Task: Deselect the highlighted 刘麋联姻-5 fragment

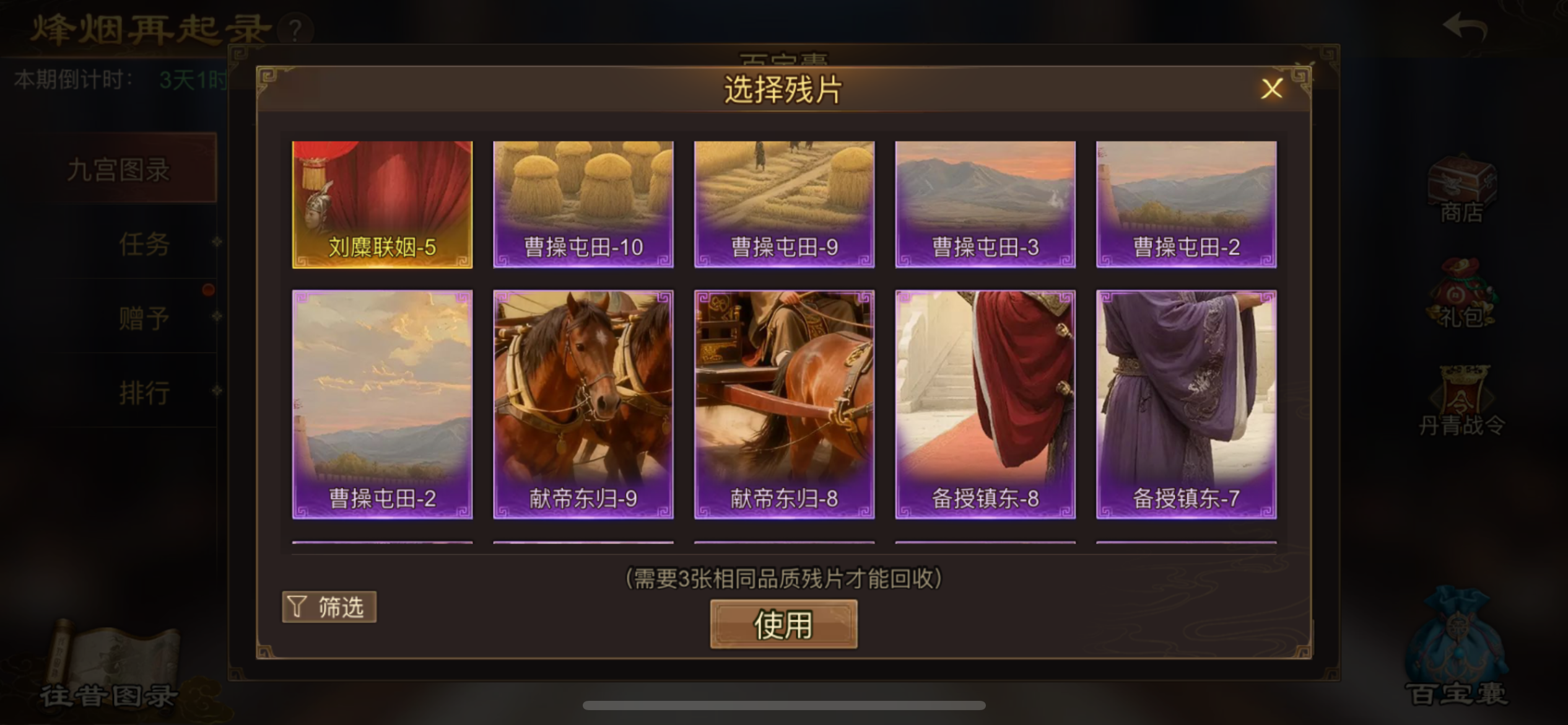Action: coord(381,203)
